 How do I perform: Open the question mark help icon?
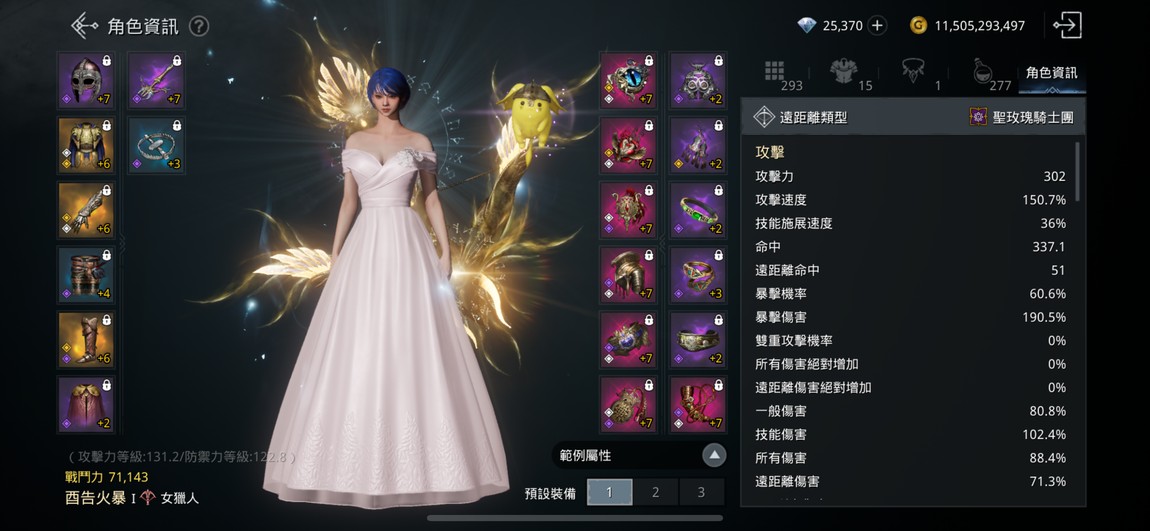point(199,26)
